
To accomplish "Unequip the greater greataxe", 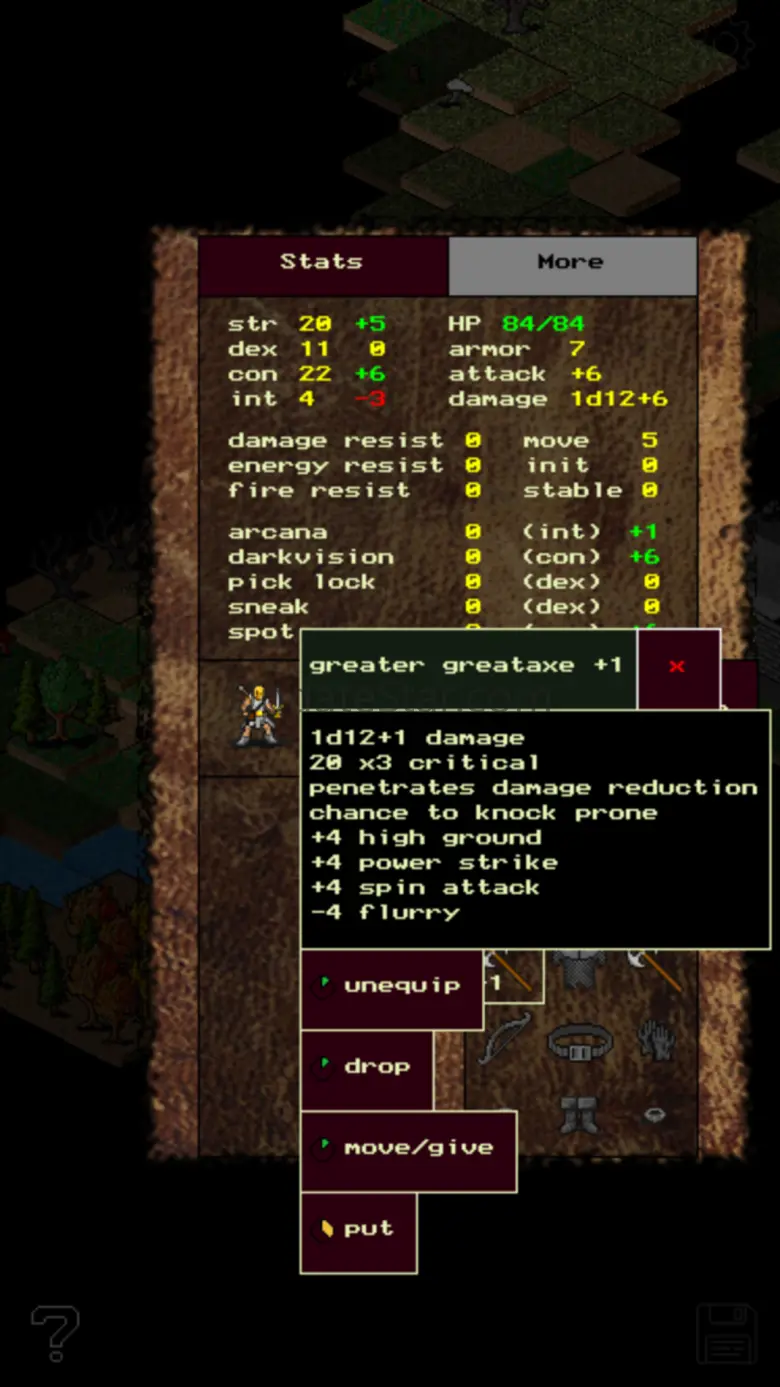I will click(x=391, y=987).
